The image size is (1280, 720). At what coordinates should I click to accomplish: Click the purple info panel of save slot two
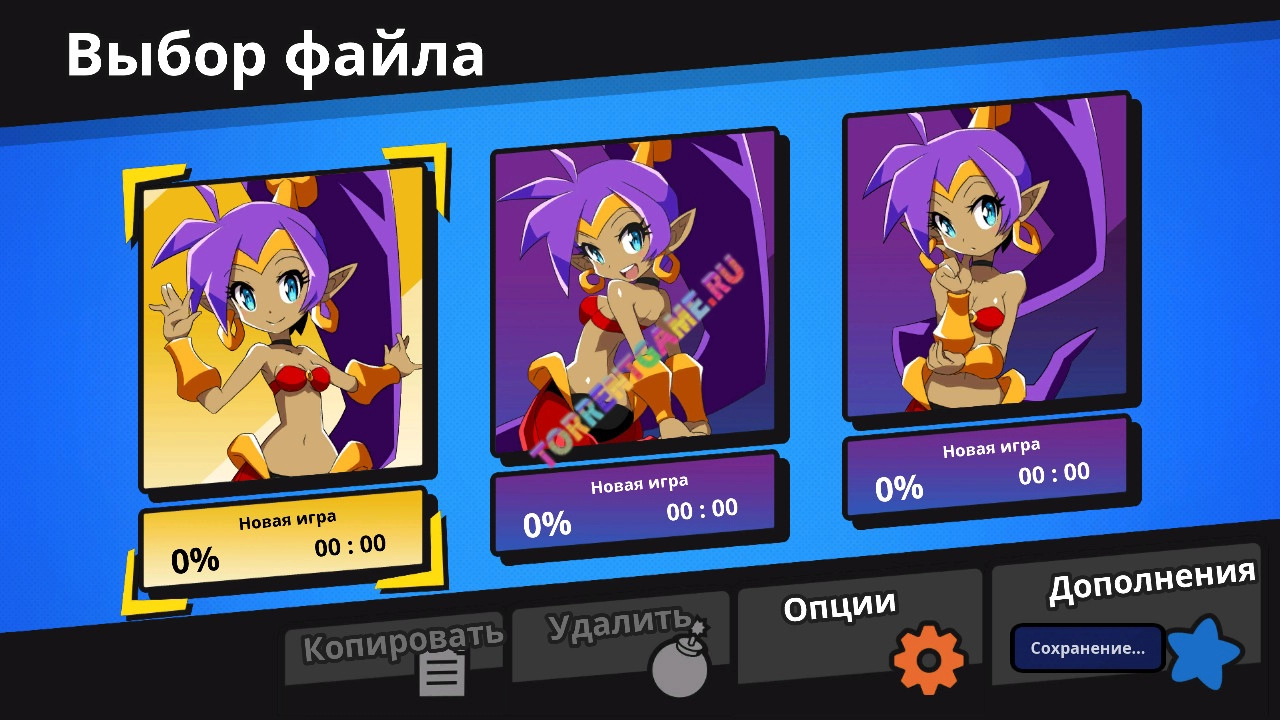coord(637,510)
